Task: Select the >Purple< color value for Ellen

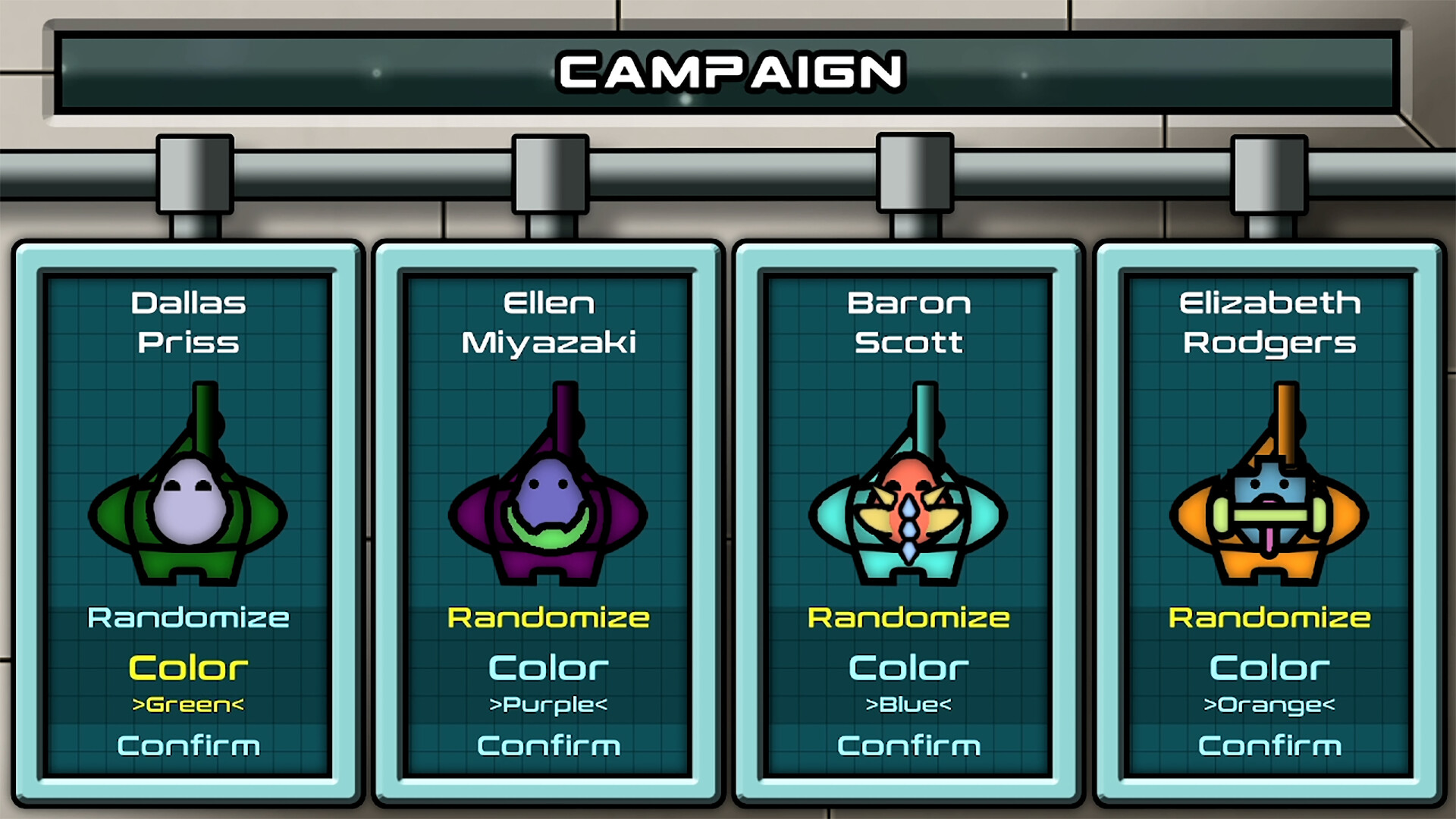Action: 549,704
